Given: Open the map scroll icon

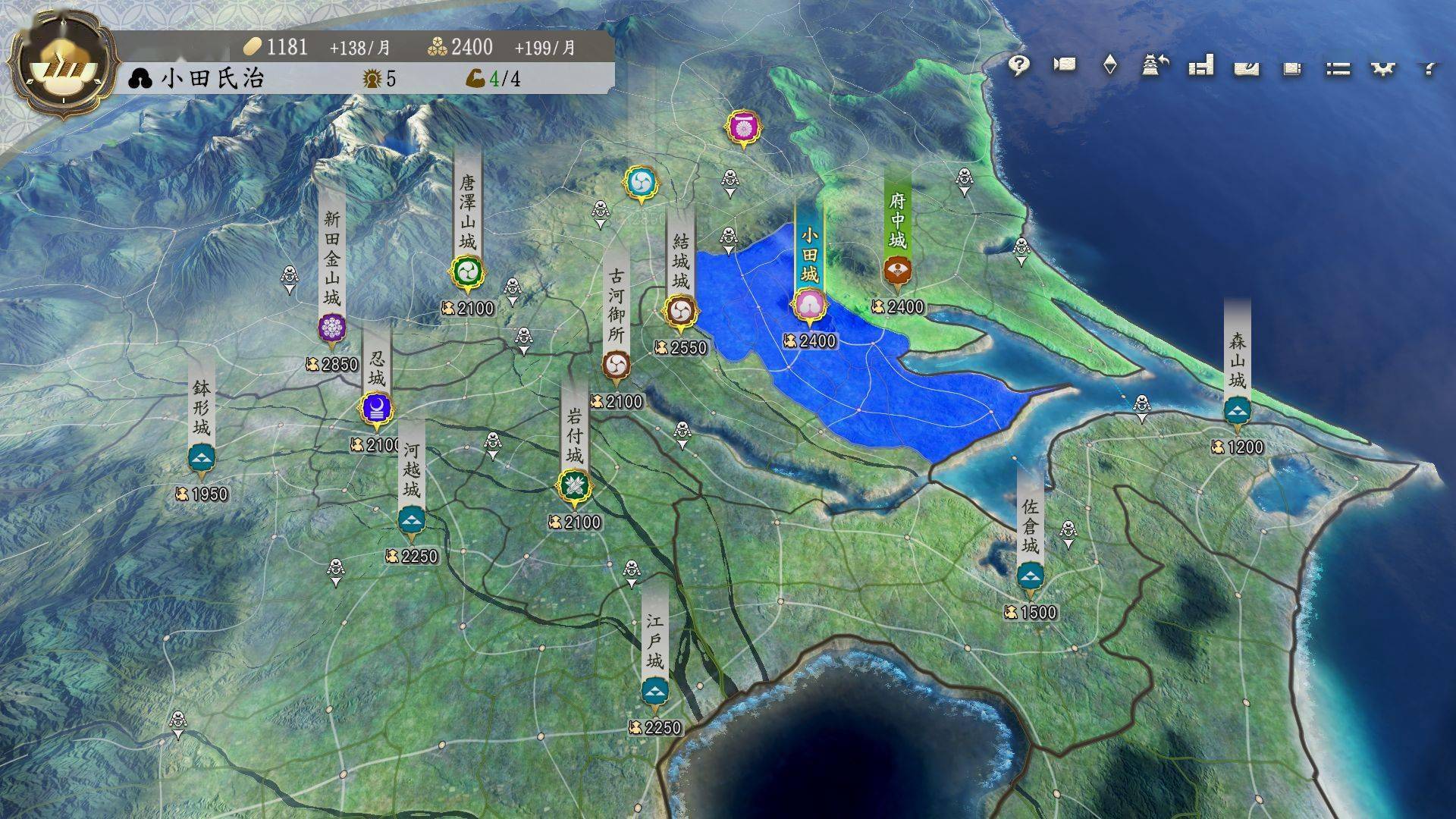Looking at the screenshot, I should coord(1247,68).
